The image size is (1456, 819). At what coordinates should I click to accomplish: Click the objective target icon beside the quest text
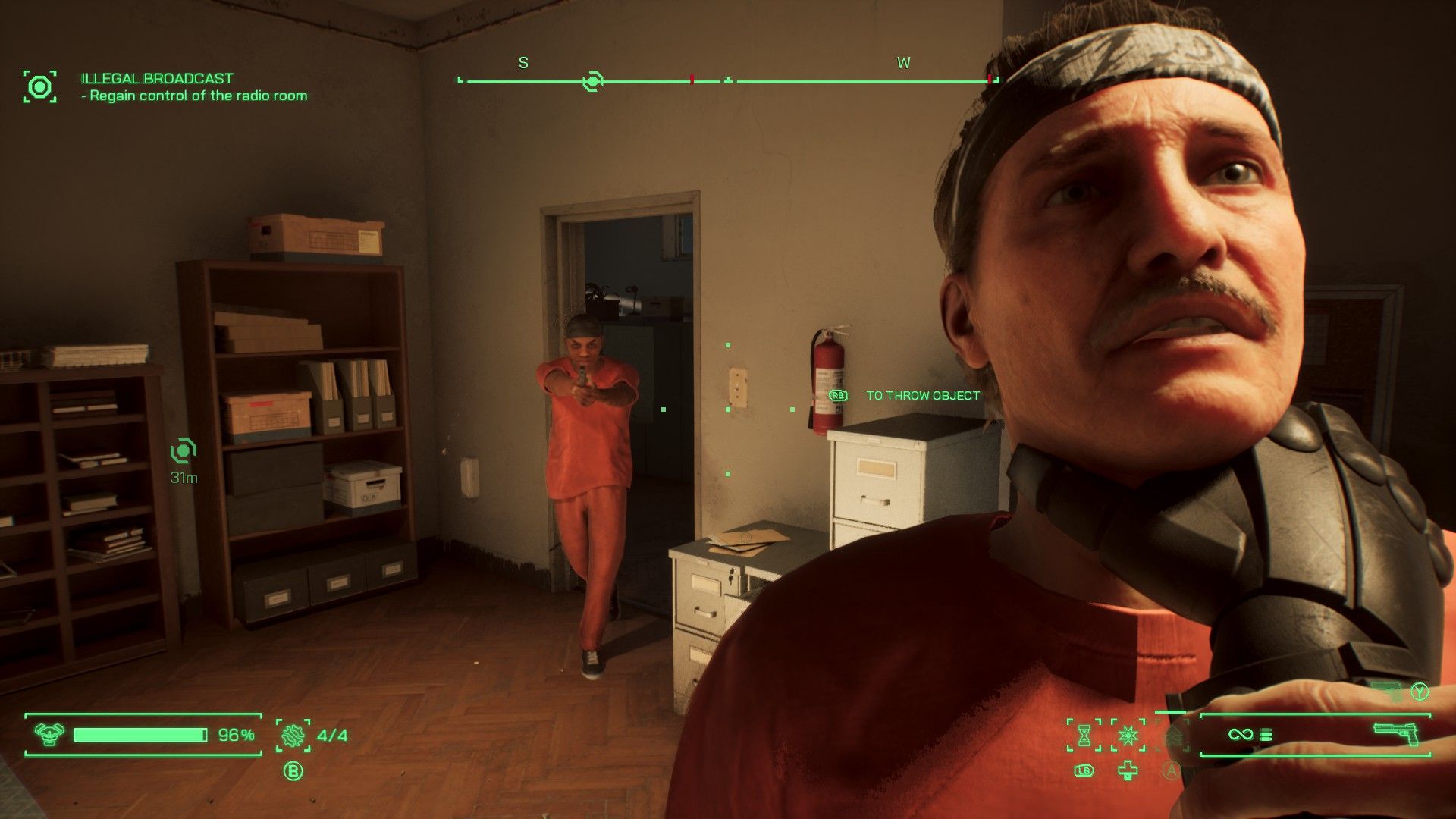(39, 86)
